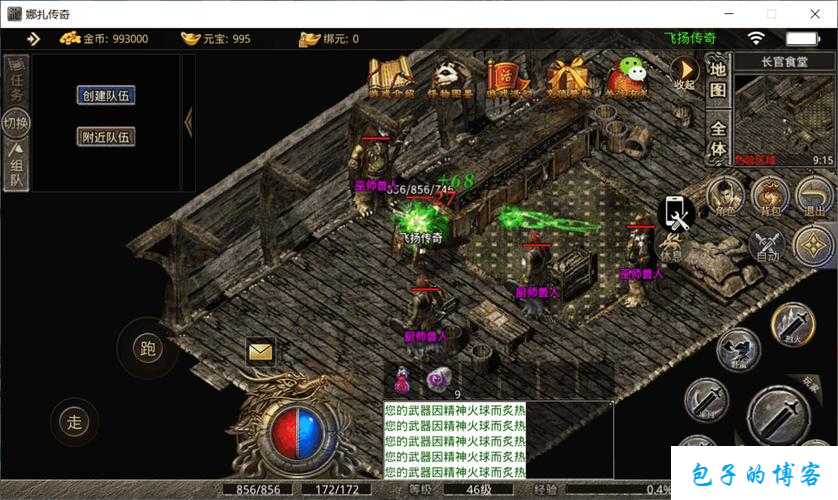
Task: Tap the 跑 (run) mode button
Action: (148, 349)
